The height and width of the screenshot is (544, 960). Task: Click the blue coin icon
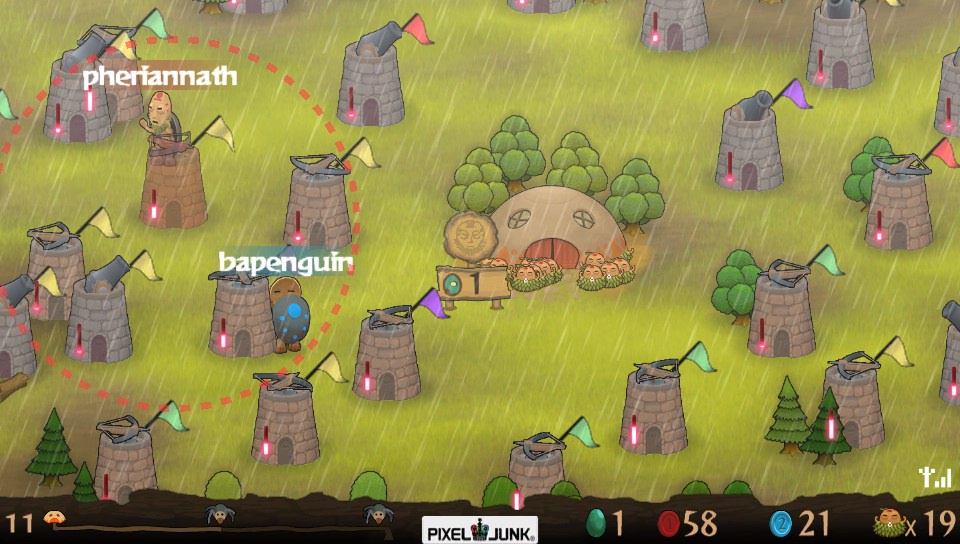click(x=781, y=523)
